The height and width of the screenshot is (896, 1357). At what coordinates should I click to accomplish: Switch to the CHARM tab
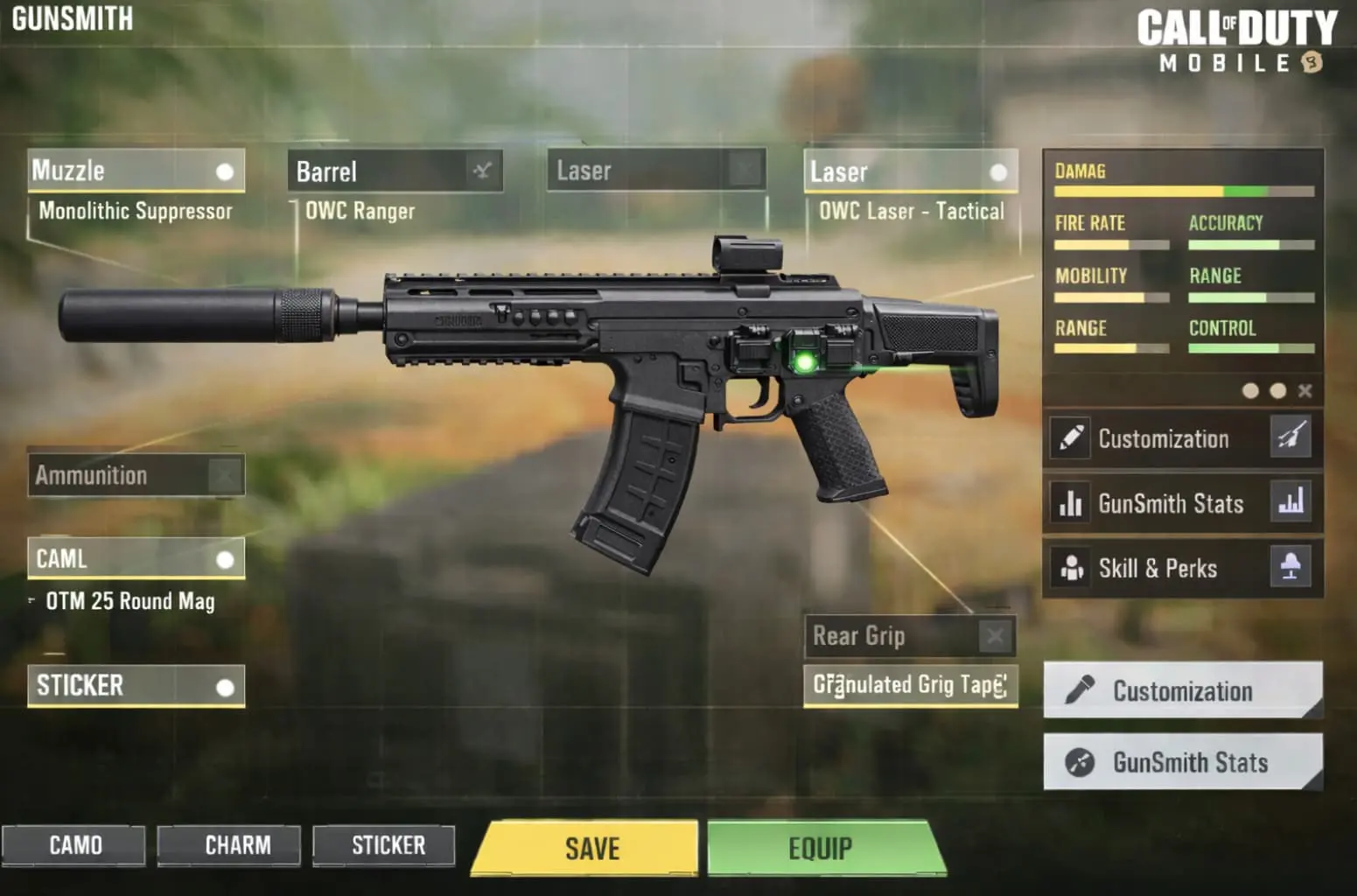click(x=228, y=845)
